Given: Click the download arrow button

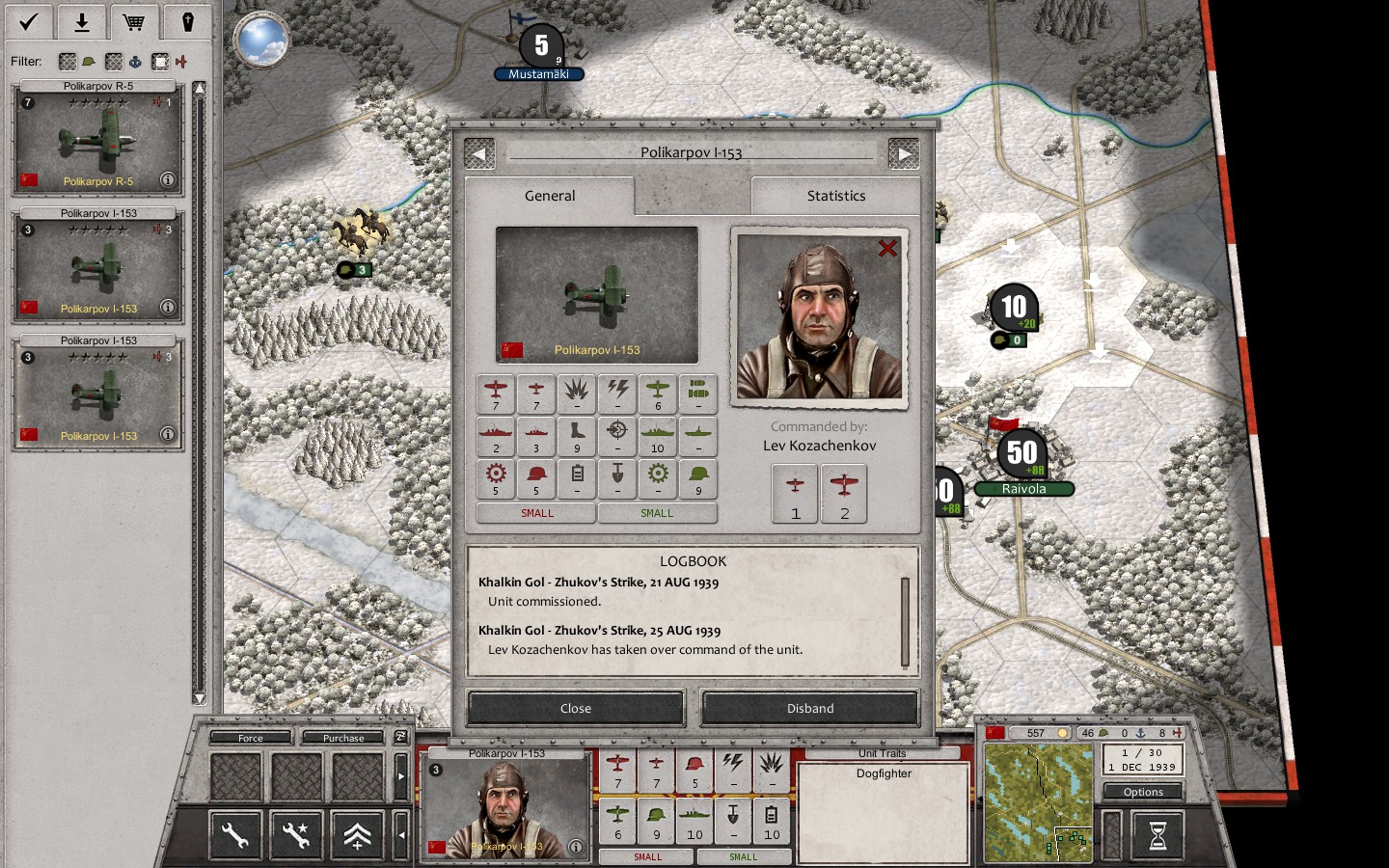Looking at the screenshot, I should [x=82, y=21].
